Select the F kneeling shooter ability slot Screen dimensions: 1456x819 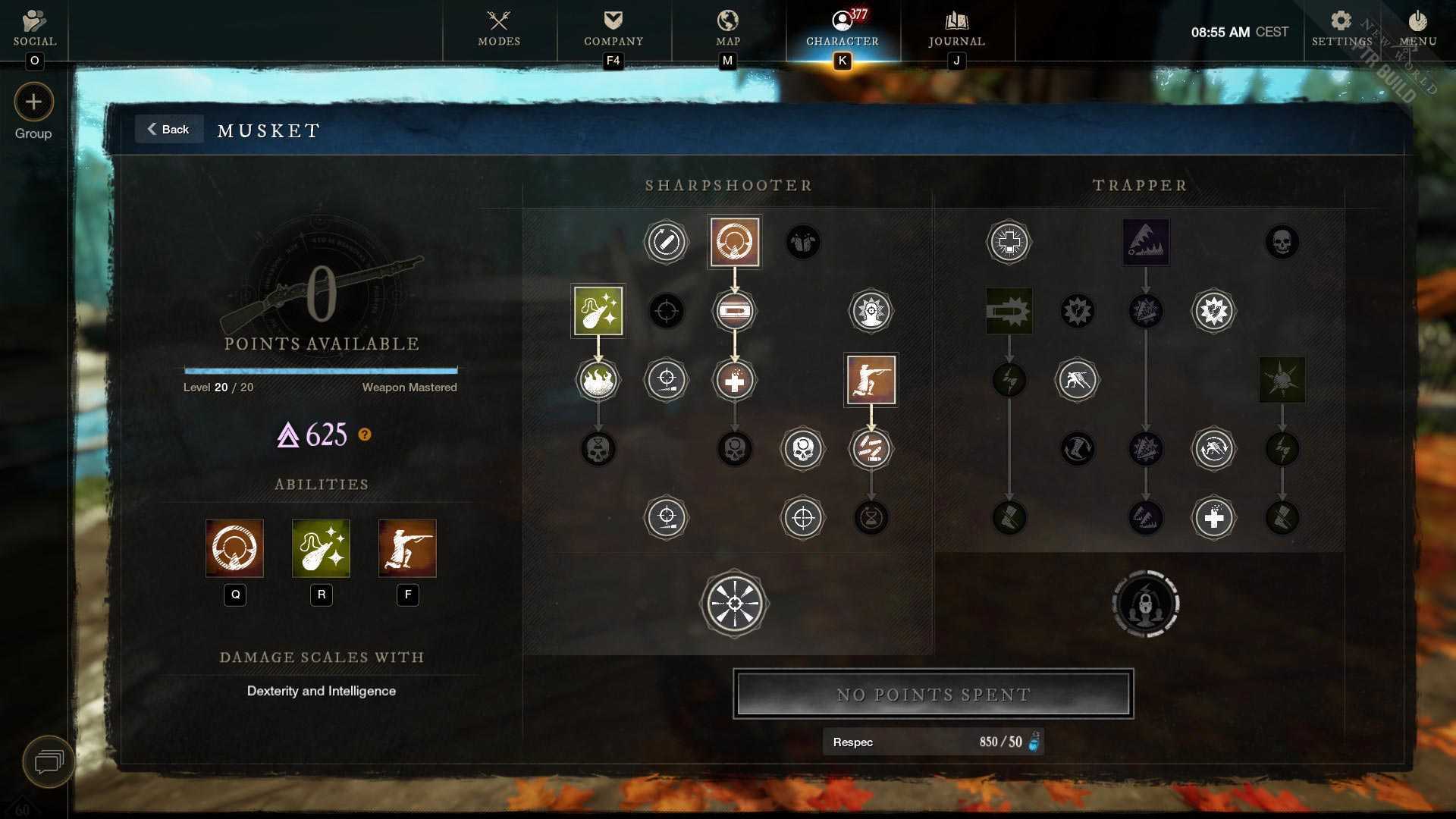pyautogui.click(x=407, y=548)
